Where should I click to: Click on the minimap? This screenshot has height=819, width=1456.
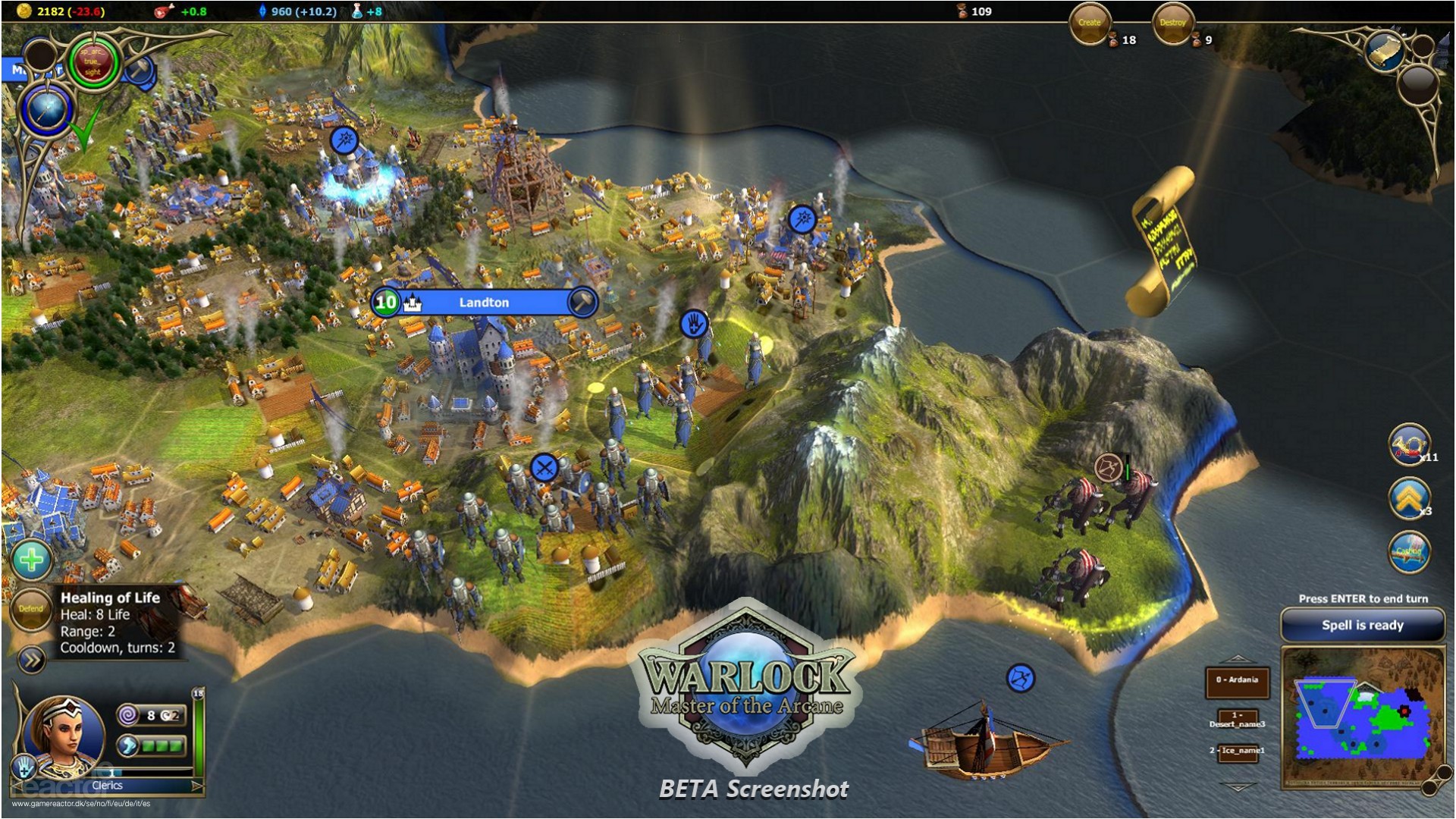coord(1362,717)
